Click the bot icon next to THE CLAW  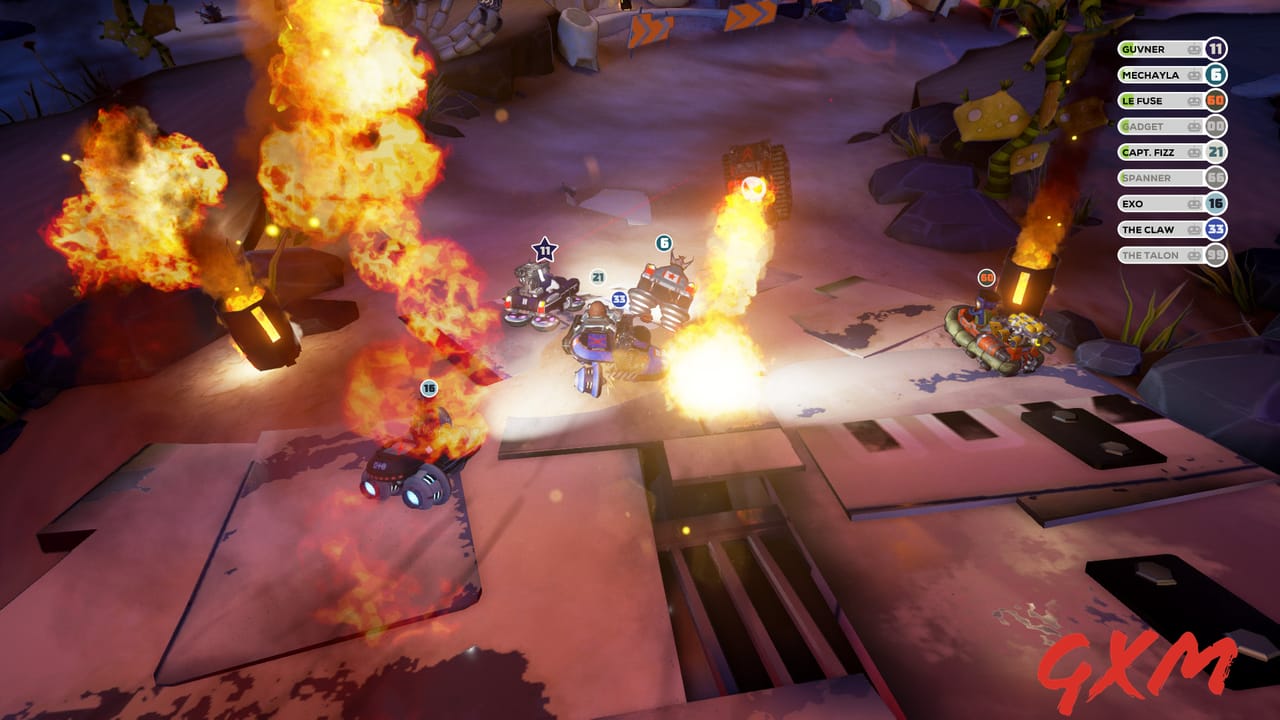click(x=1193, y=229)
